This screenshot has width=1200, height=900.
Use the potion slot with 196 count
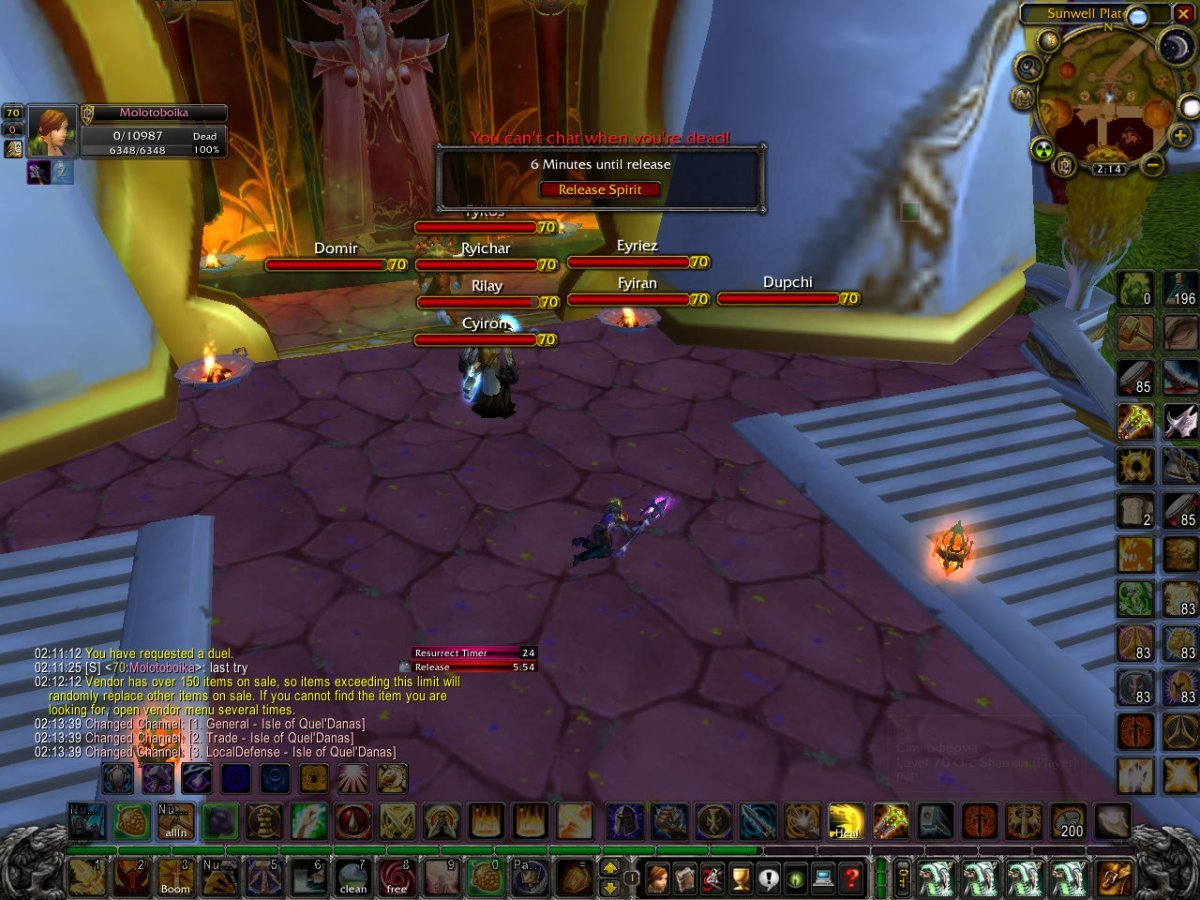tap(1180, 289)
